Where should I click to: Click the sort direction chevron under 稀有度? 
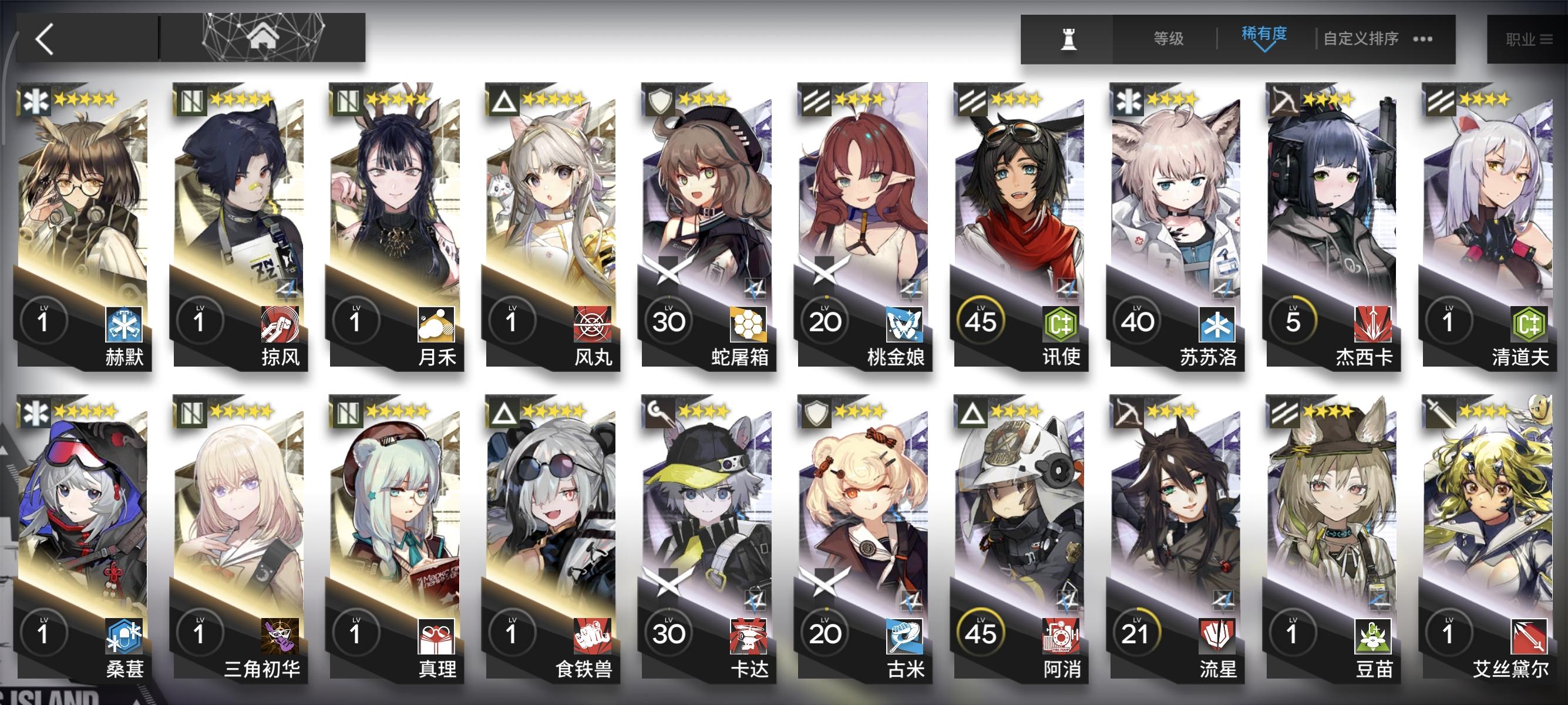1265,48
